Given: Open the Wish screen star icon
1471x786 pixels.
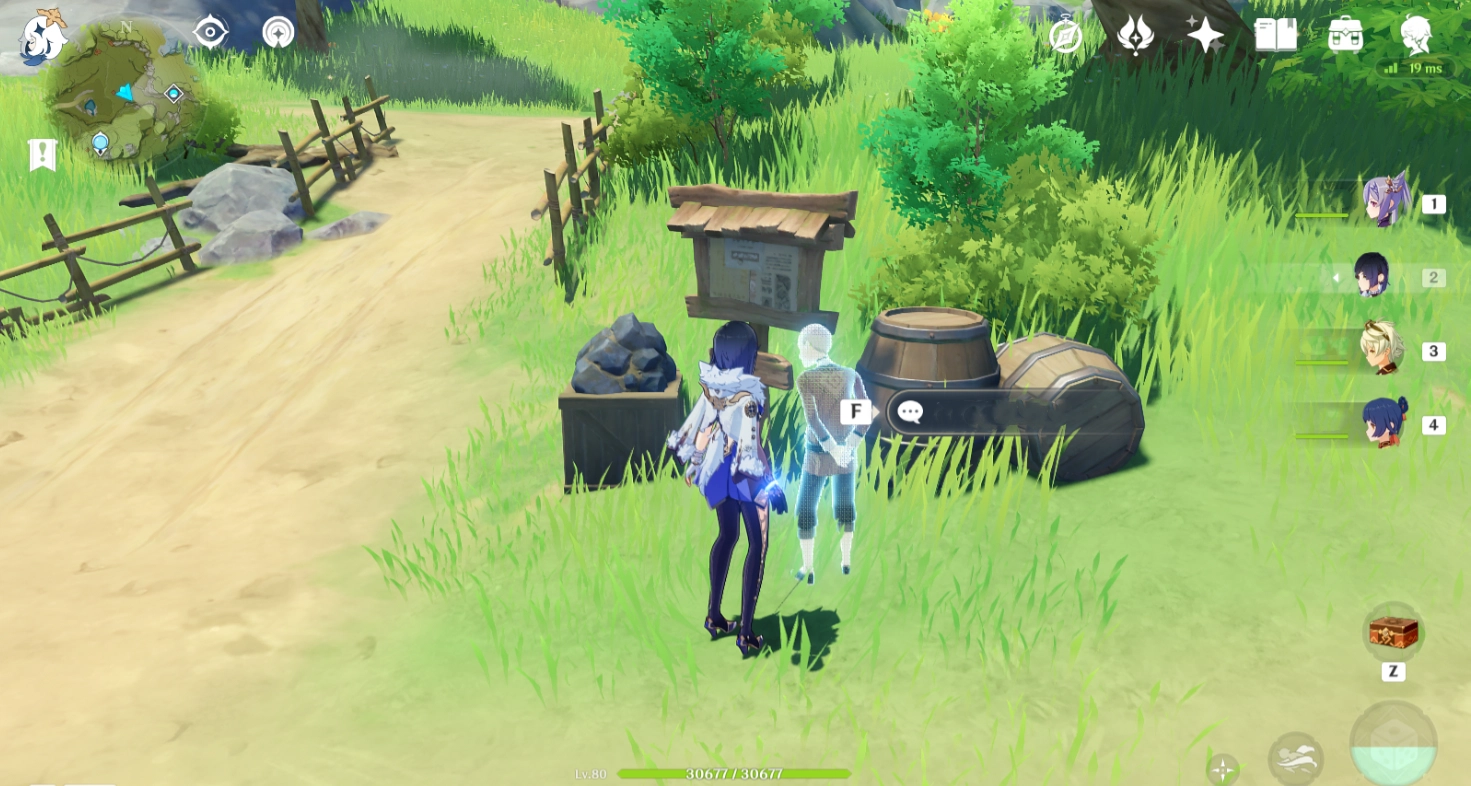Looking at the screenshot, I should click(x=1203, y=36).
